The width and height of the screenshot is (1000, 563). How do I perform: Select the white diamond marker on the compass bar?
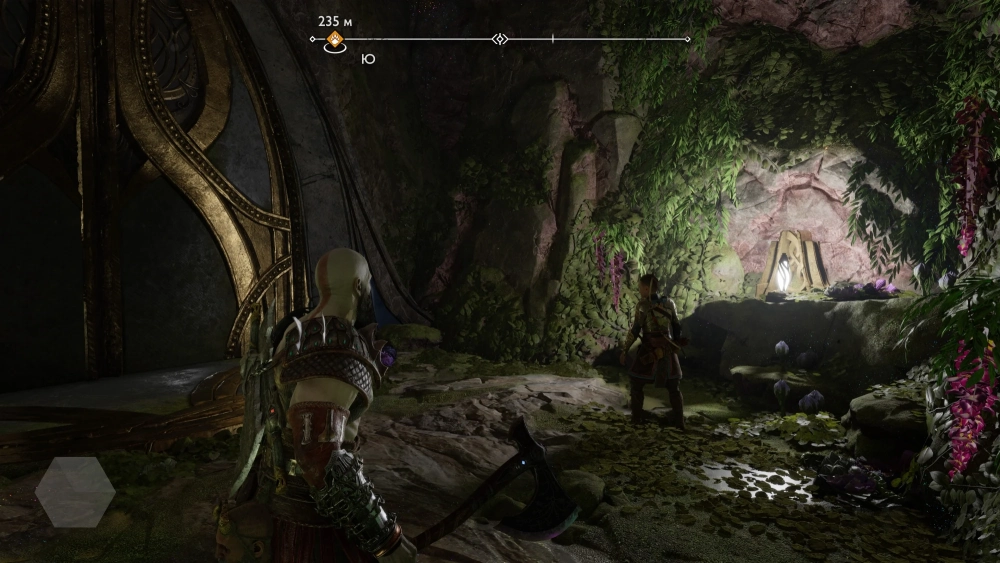click(500, 39)
